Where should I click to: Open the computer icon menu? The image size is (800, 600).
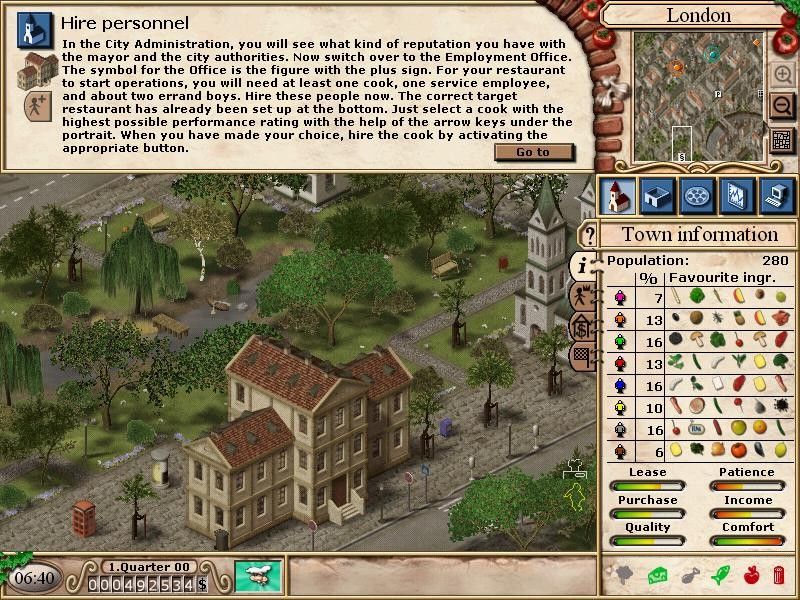pos(776,196)
